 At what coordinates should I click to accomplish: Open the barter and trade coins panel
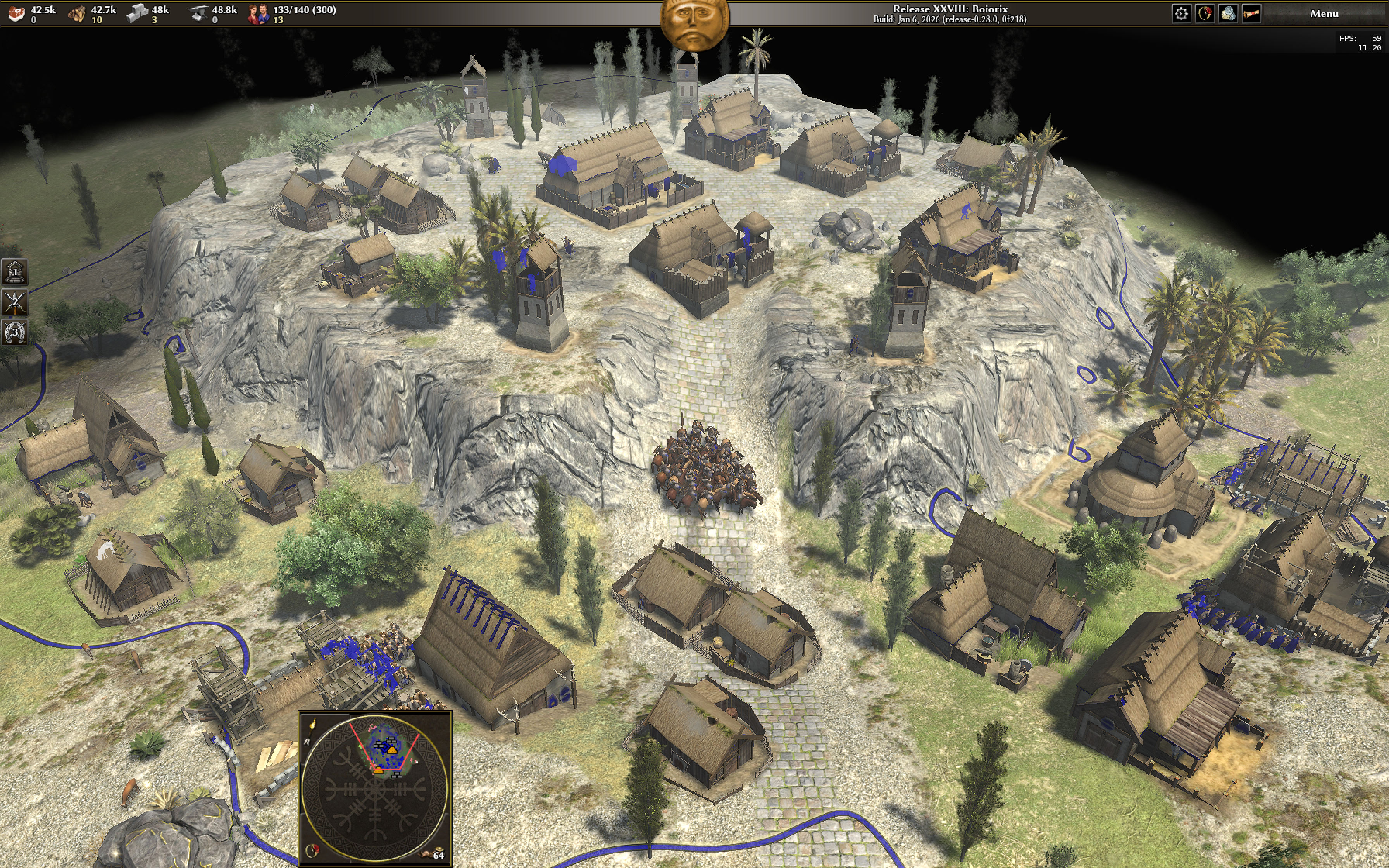coord(1228,14)
